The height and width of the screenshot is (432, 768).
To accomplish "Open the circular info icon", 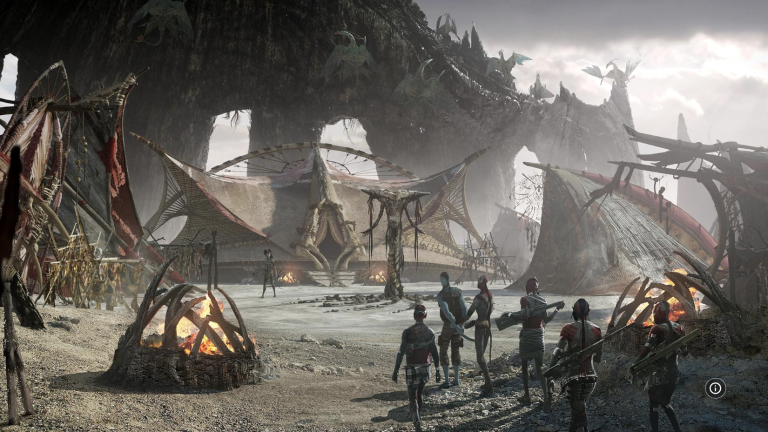I will pyautogui.click(x=715, y=388).
